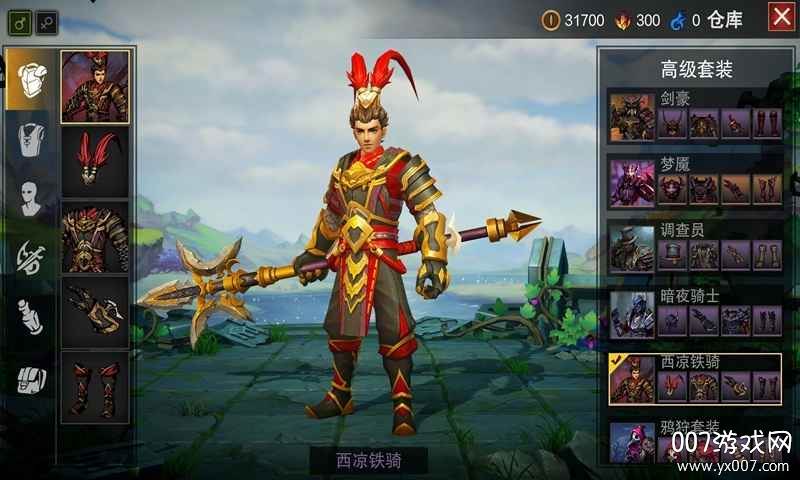Close the costume screen with the X
Image resolution: width=800 pixels, height=480 pixels.
click(782, 17)
